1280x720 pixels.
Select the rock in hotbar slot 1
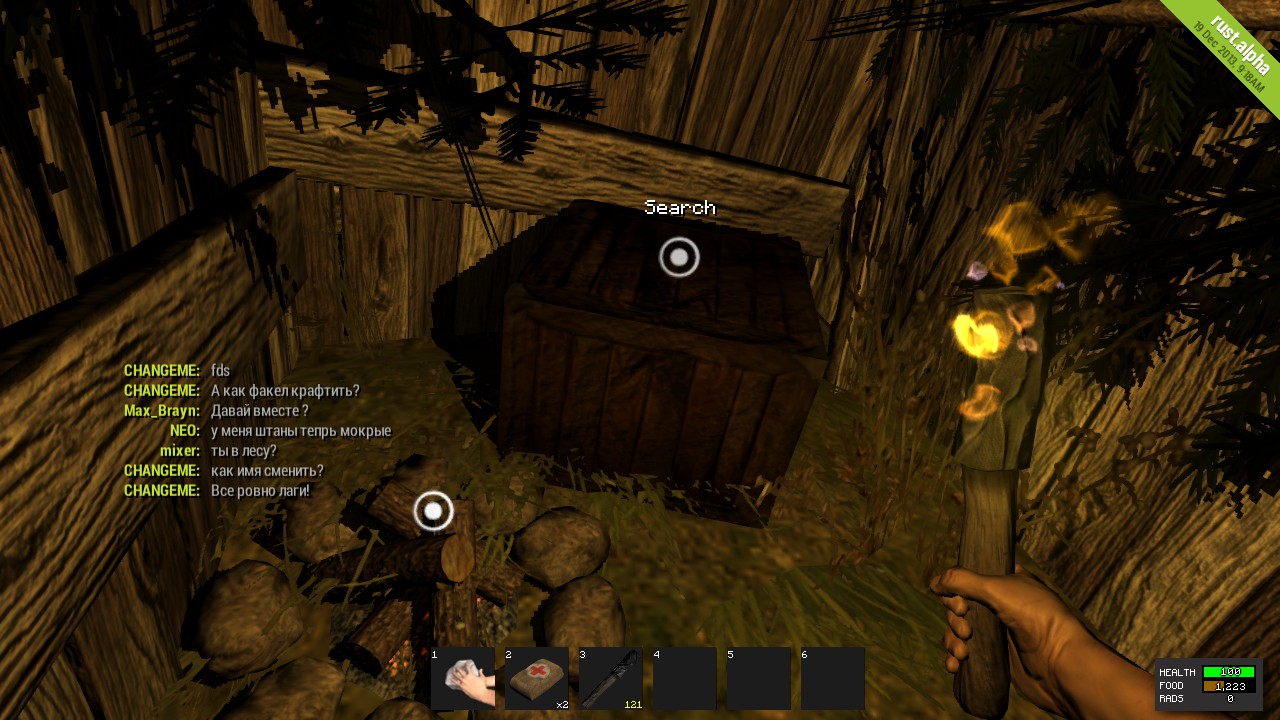(463, 678)
